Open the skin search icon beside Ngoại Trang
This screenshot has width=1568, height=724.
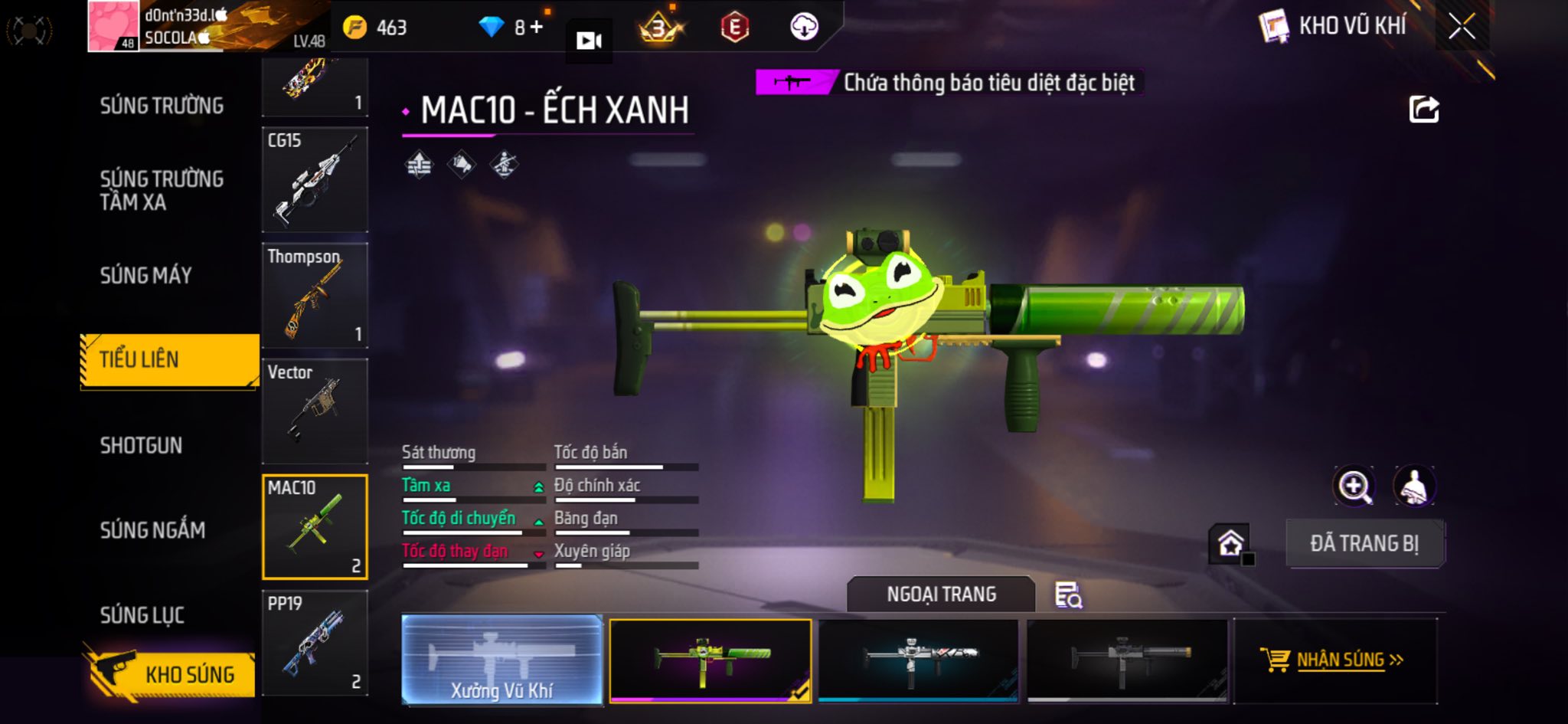pyautogui.click(x=1068, y=595)
